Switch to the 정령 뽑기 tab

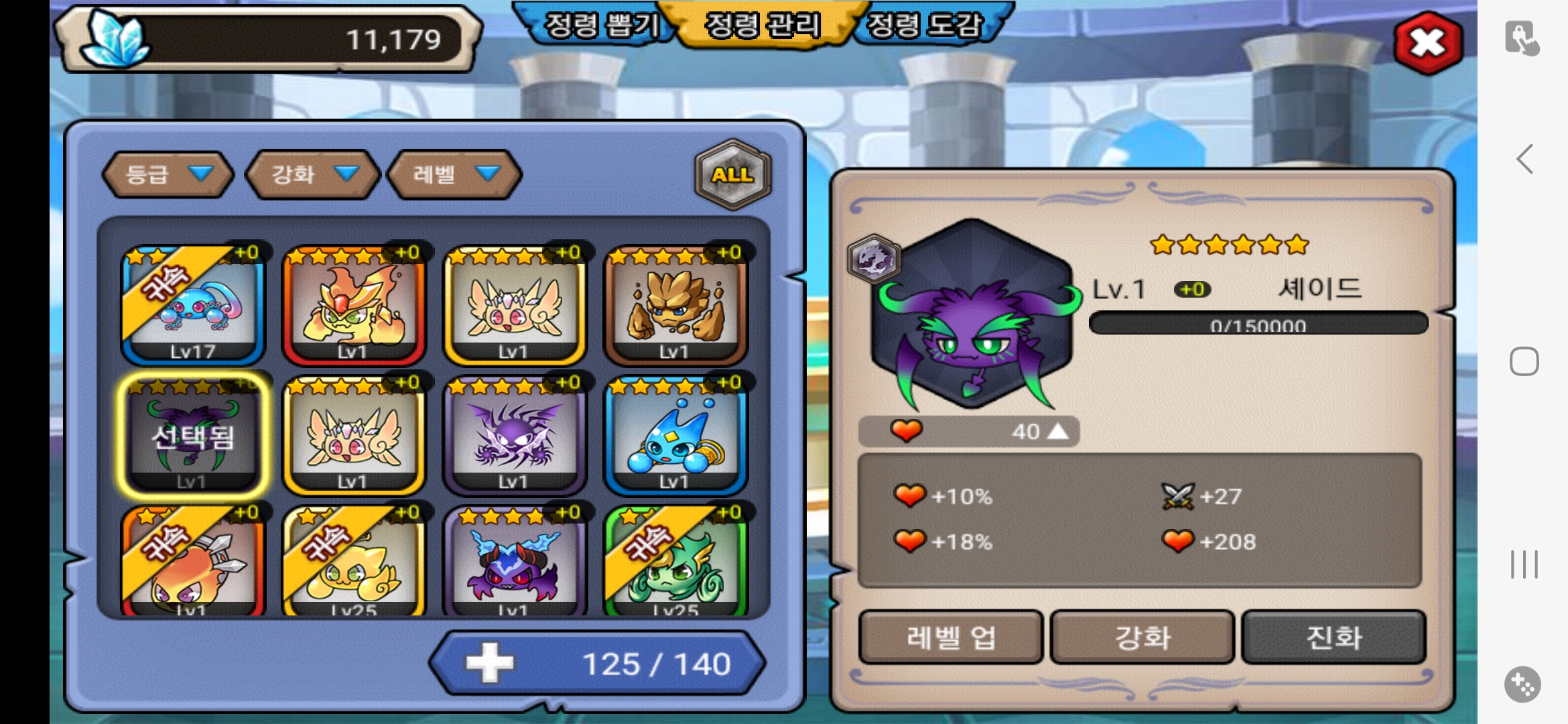600,25
